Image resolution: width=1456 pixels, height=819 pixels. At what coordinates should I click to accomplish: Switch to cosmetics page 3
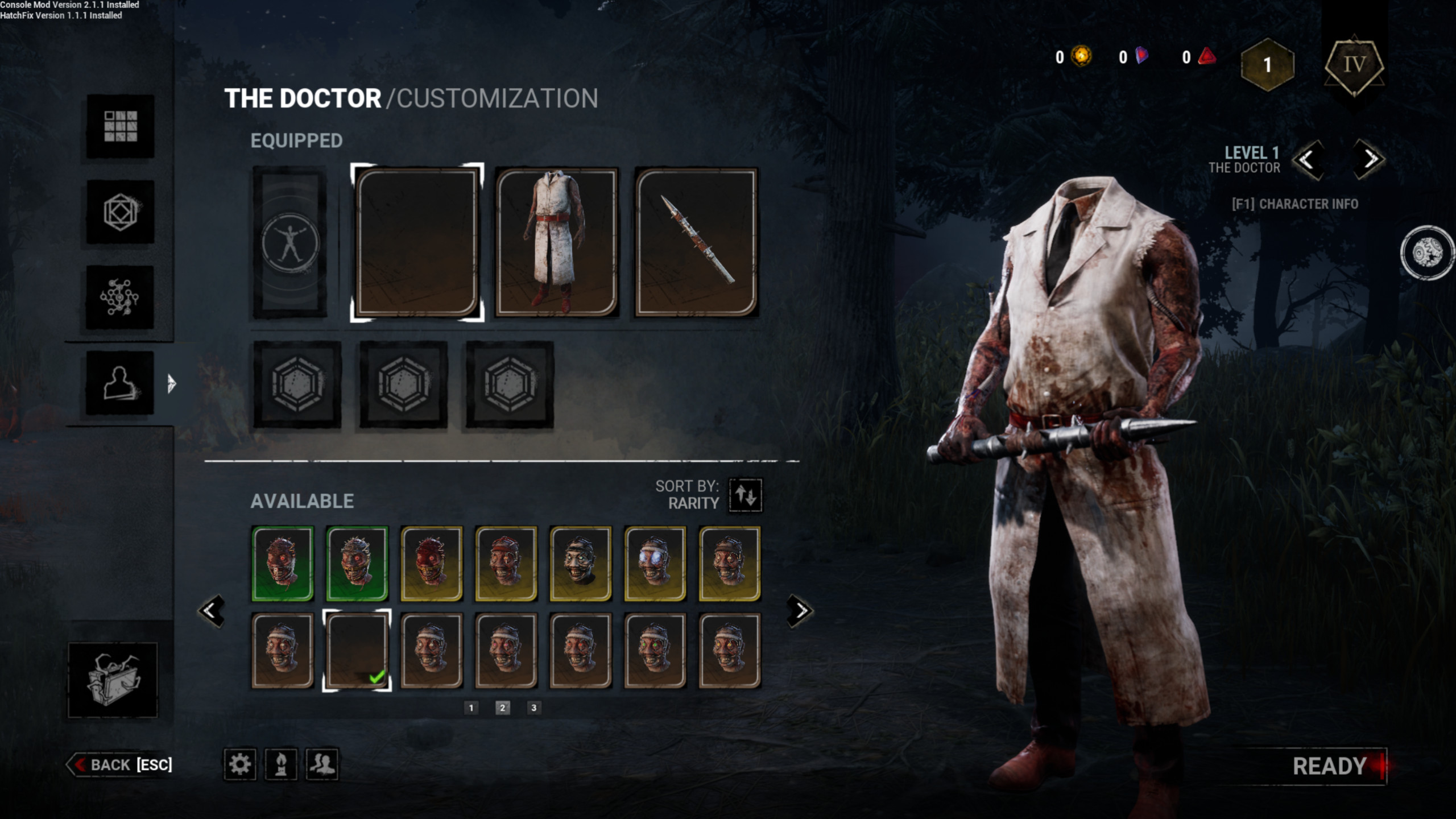[x=533, y=708]
